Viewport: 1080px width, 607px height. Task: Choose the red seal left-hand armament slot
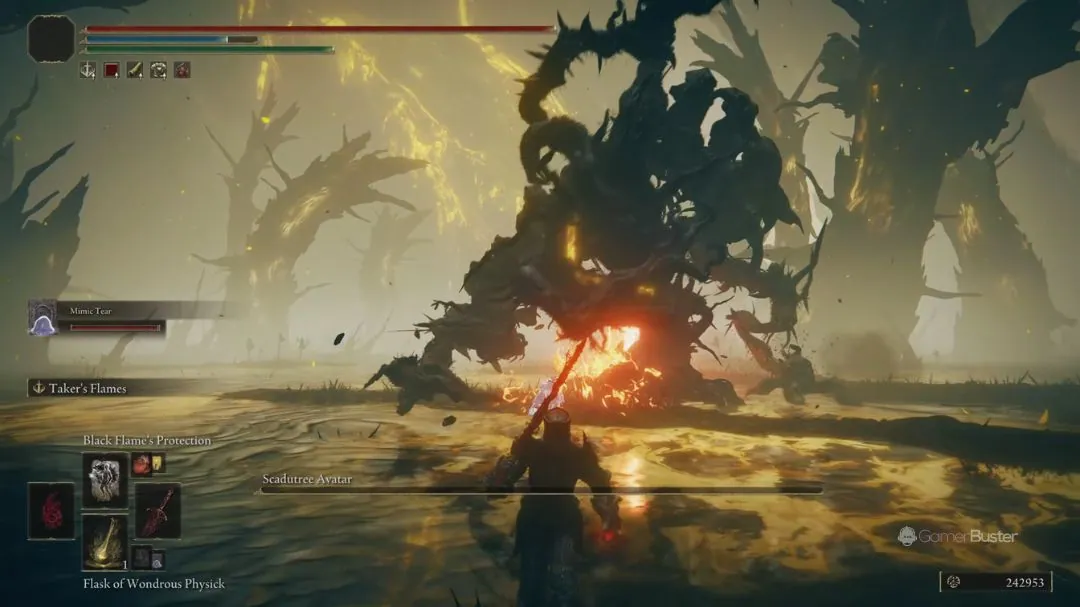51,510
